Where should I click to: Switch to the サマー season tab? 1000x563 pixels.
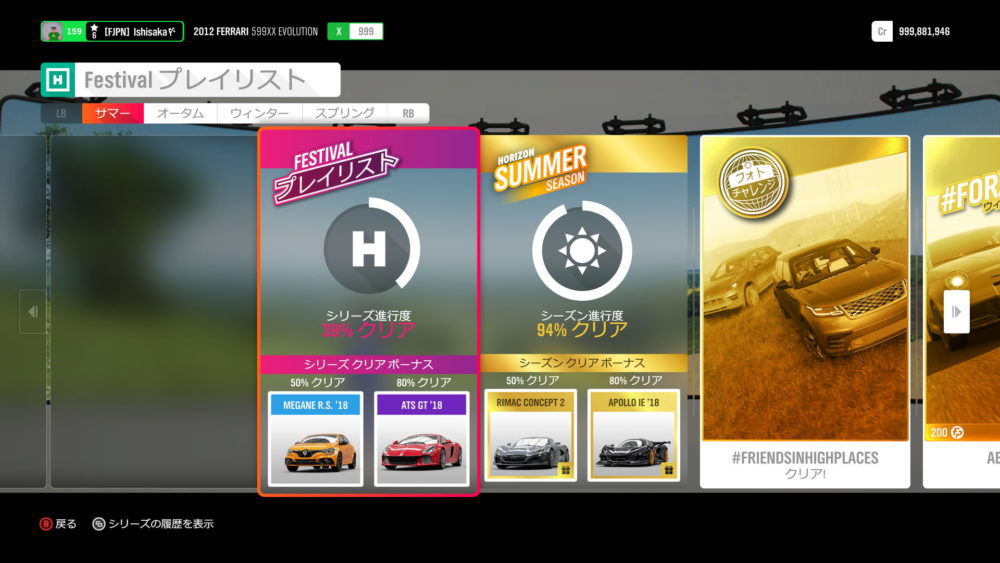click(x=113, y=114)
